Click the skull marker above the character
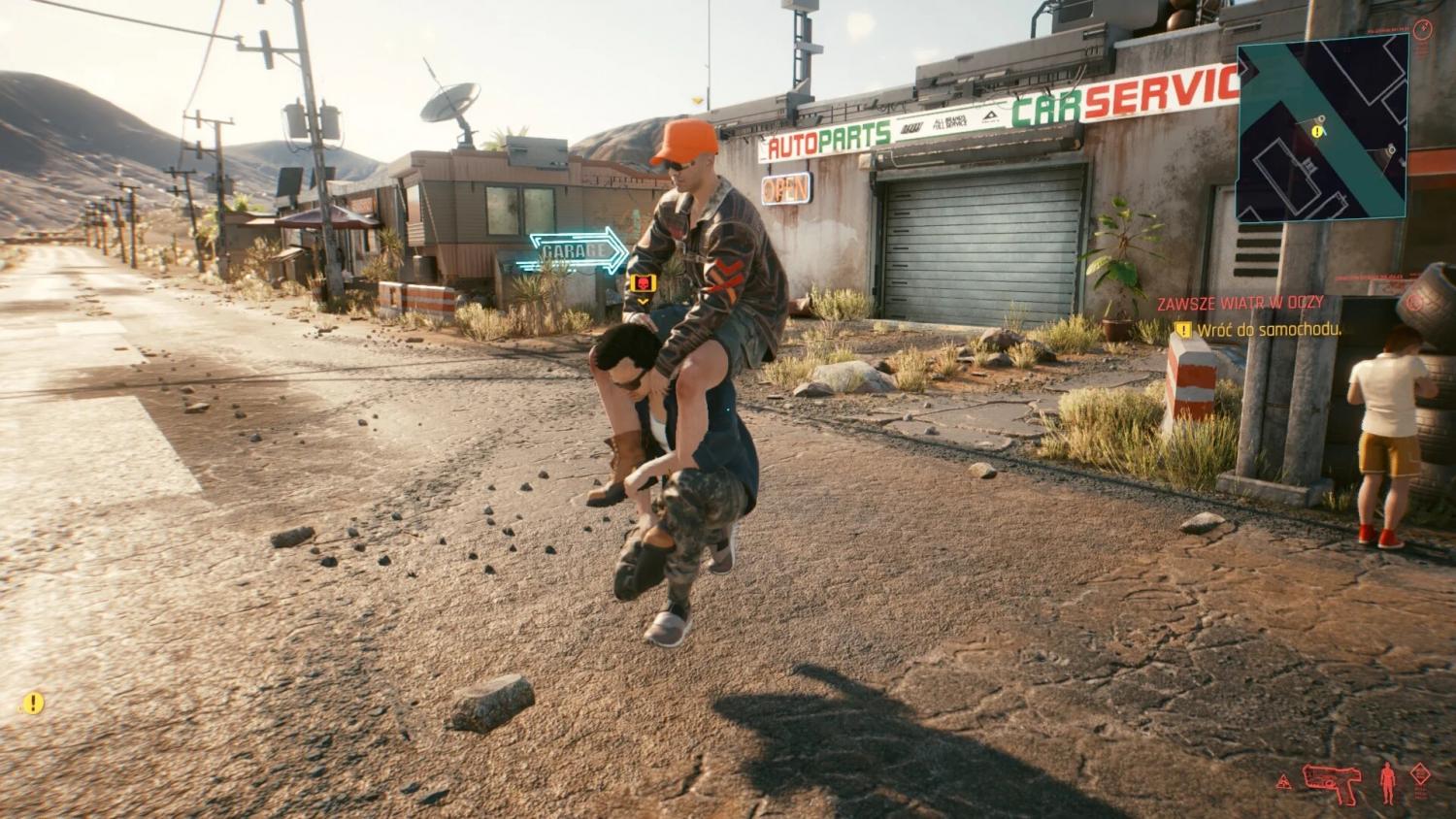 (642, 283)
